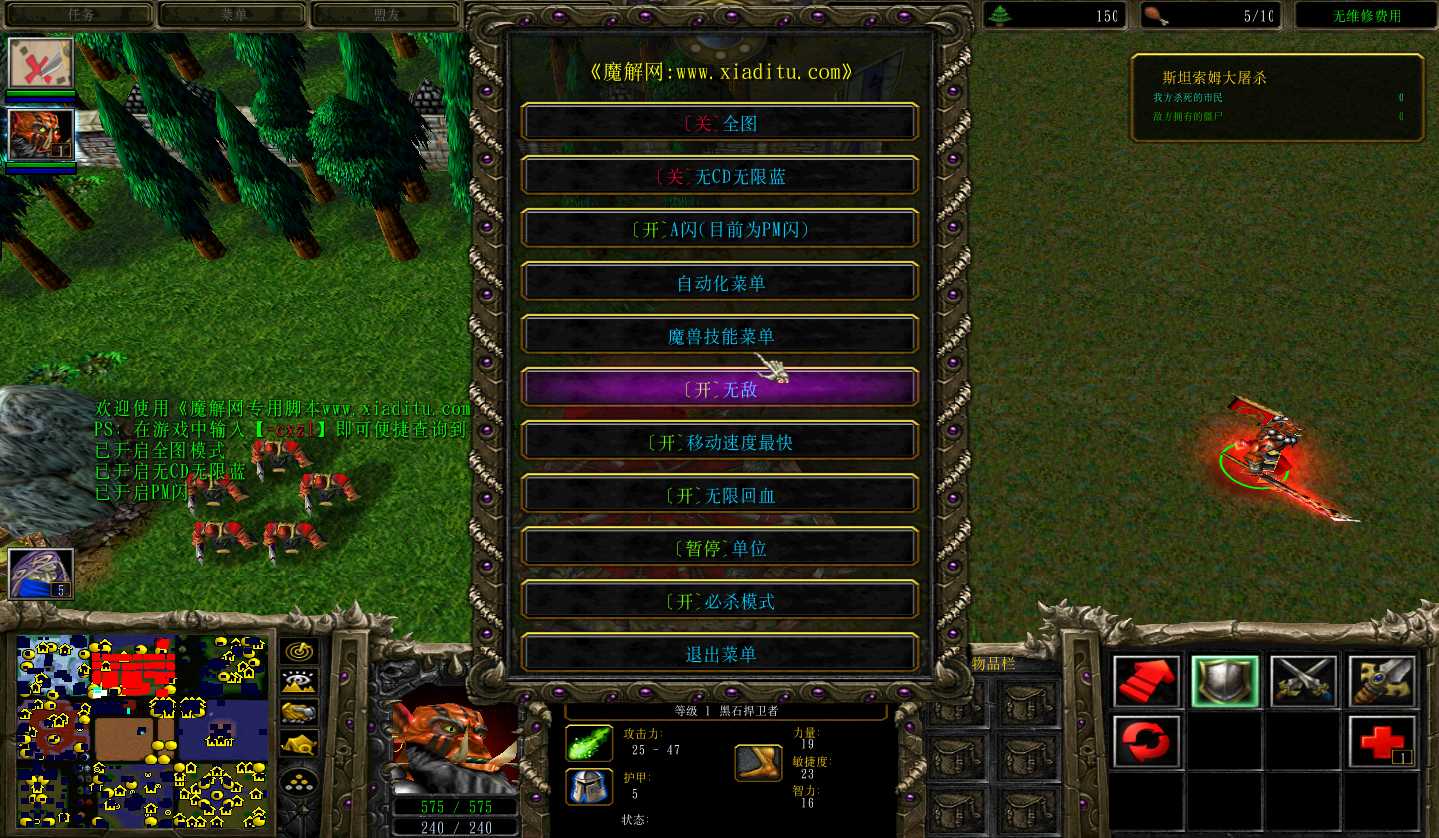Open the 自动化菜单 submenu
This screenshot has width=1439, height=838.
[x=719, y=281]
